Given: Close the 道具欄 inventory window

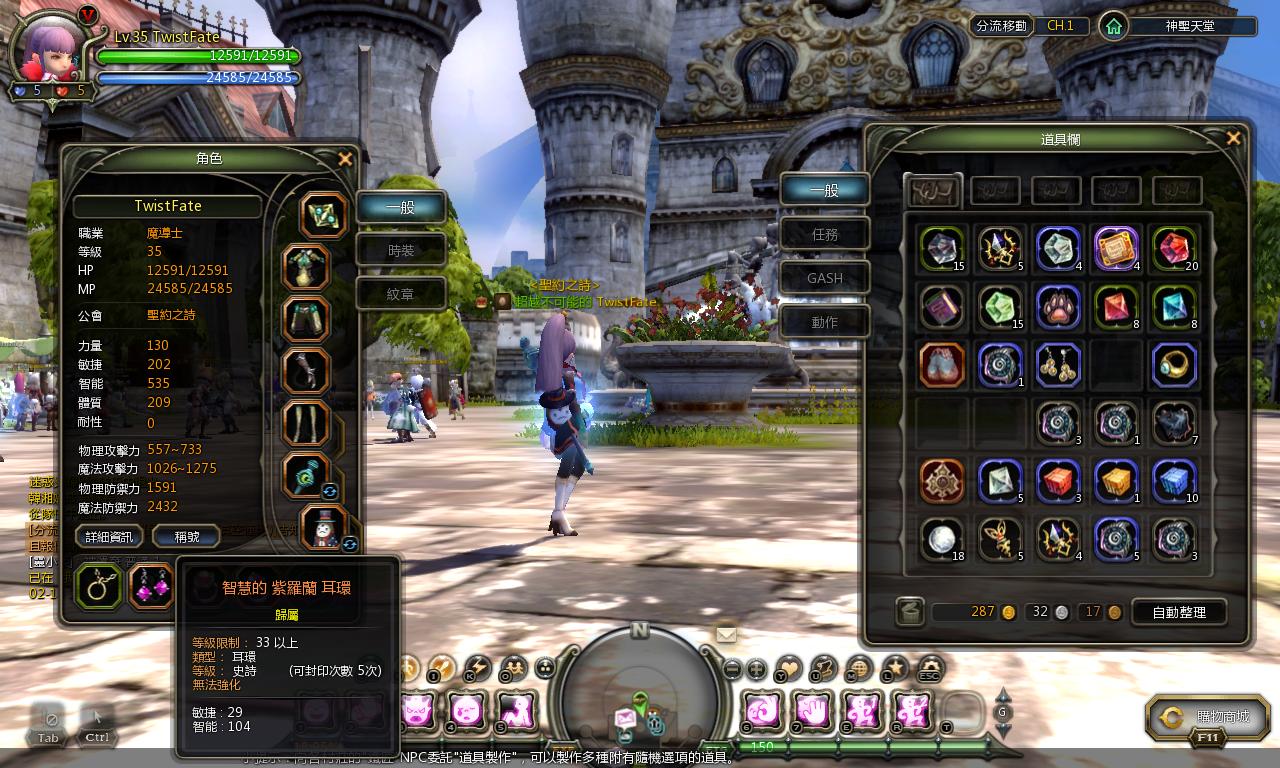Looking at the screenshot, I should (1233, 139).
